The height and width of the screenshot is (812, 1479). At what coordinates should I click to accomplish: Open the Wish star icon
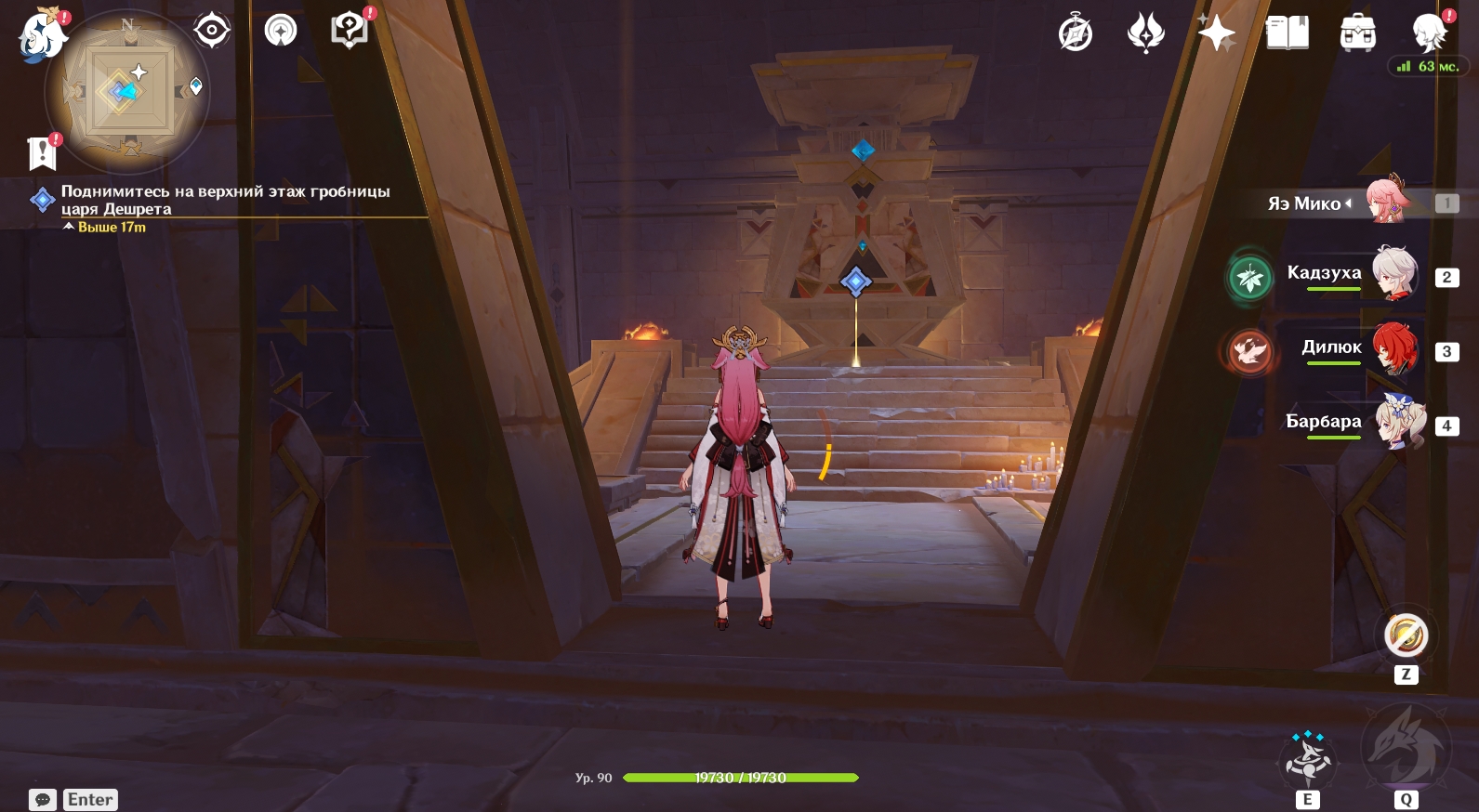pos(1216,34)
